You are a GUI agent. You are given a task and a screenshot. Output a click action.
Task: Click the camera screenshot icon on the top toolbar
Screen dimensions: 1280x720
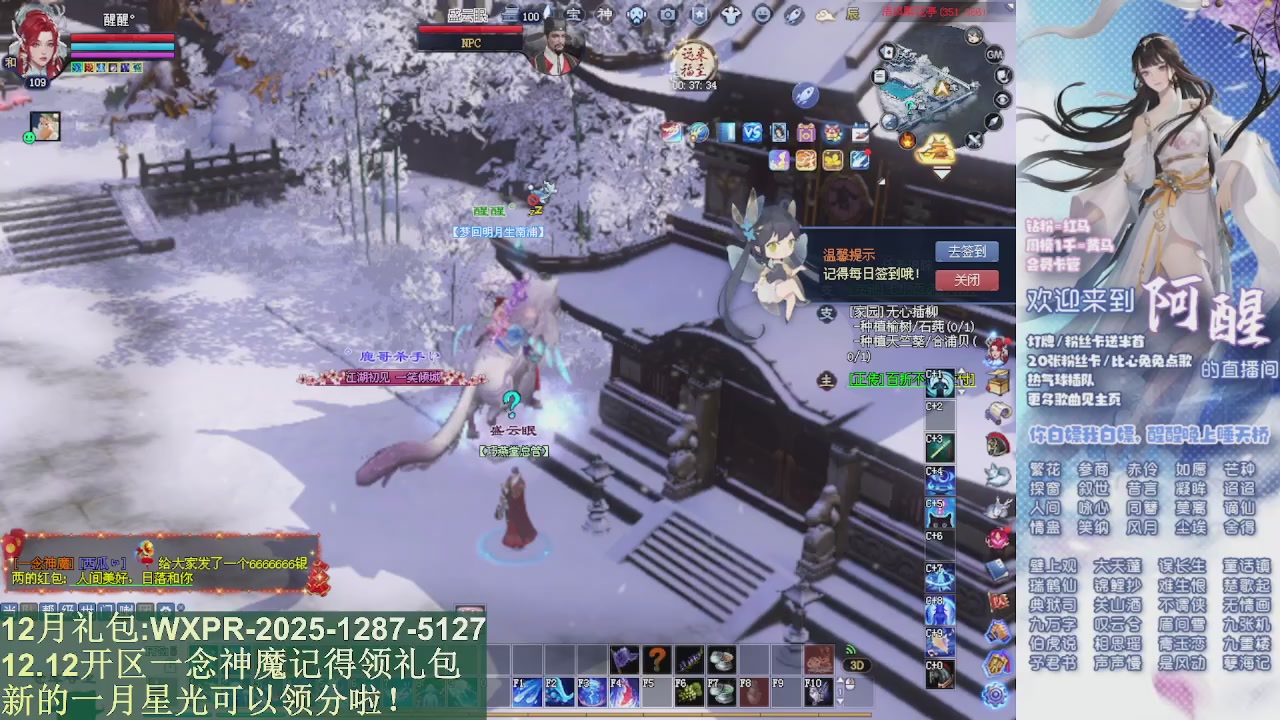668,15
